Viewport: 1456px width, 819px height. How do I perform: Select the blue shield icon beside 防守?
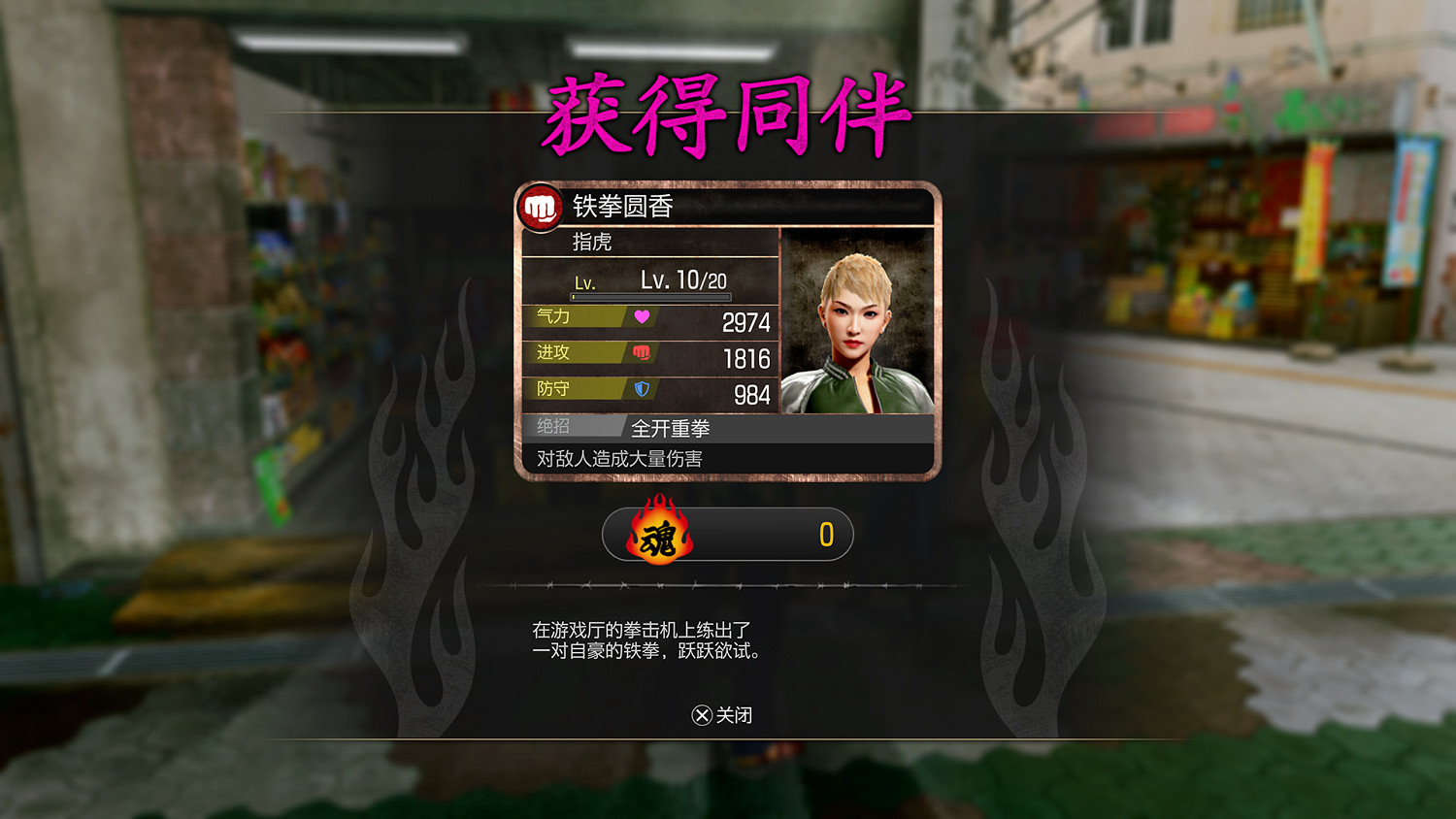click(x=643, y=389)
